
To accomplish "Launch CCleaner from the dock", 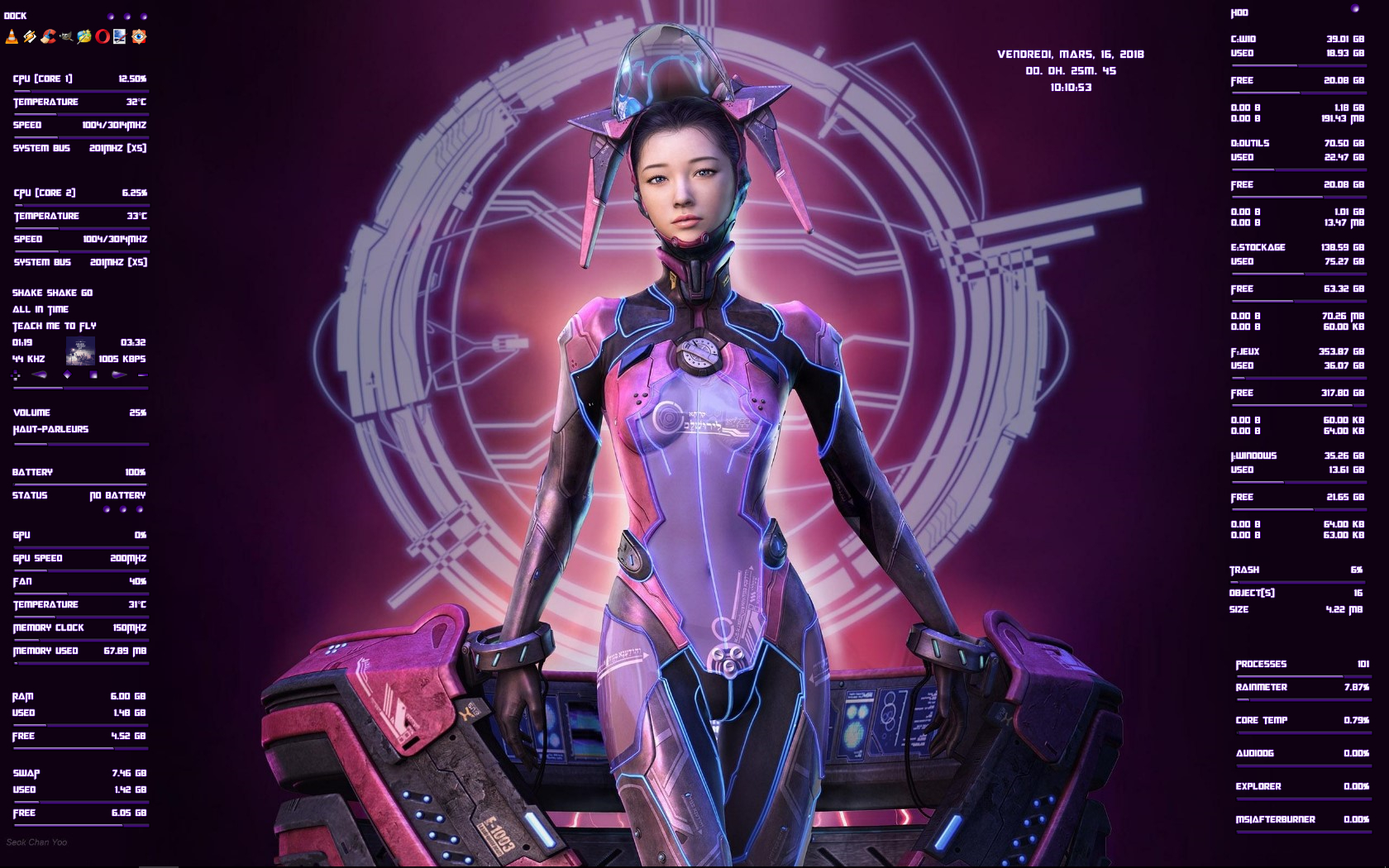I will click(x=48, y=36).
